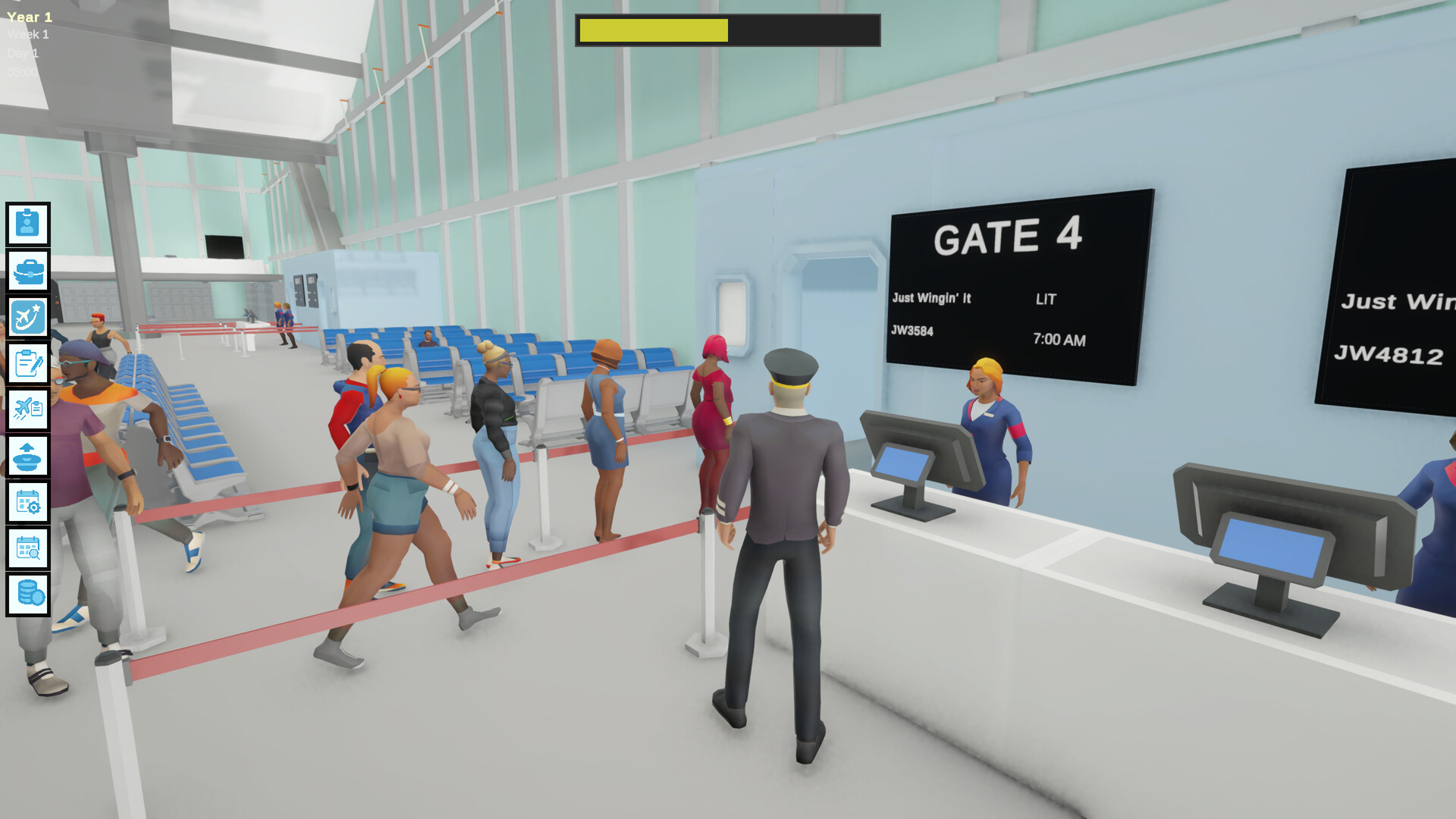Click the Year 1 date display
The image size is (1456, 819).
tap(30, 17)
